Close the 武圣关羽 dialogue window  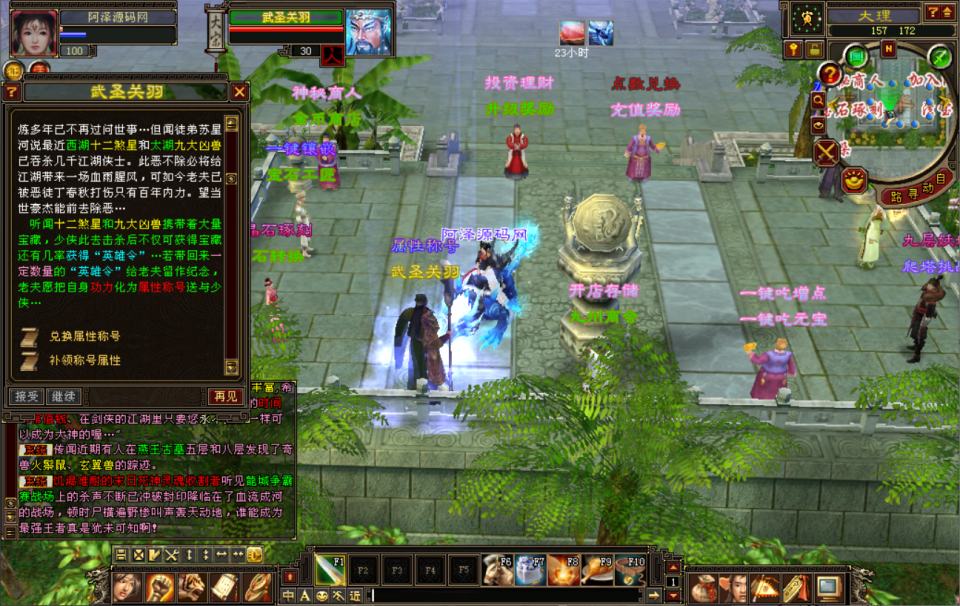pos(239,92)
